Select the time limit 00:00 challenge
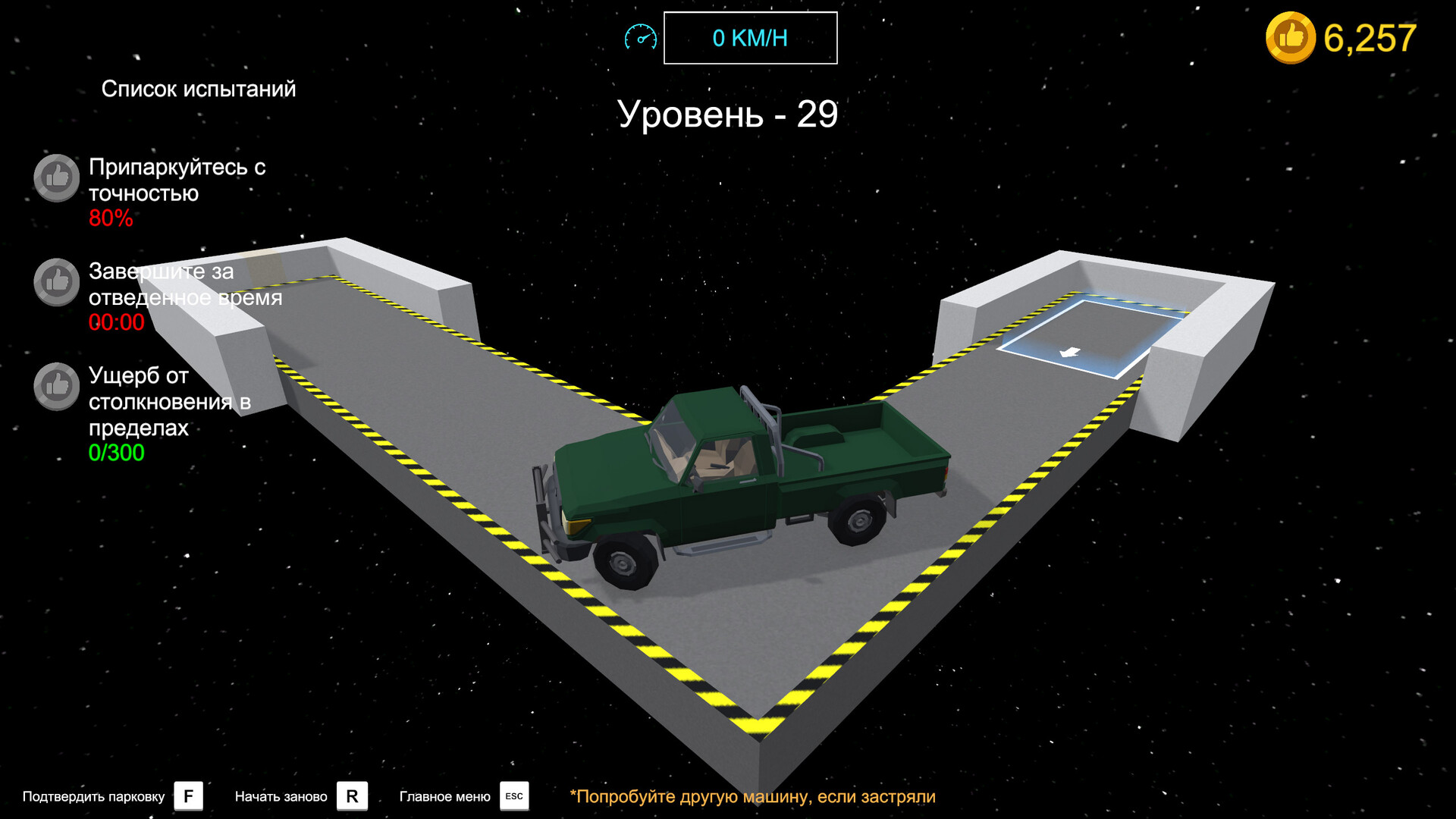 point(184,296)
